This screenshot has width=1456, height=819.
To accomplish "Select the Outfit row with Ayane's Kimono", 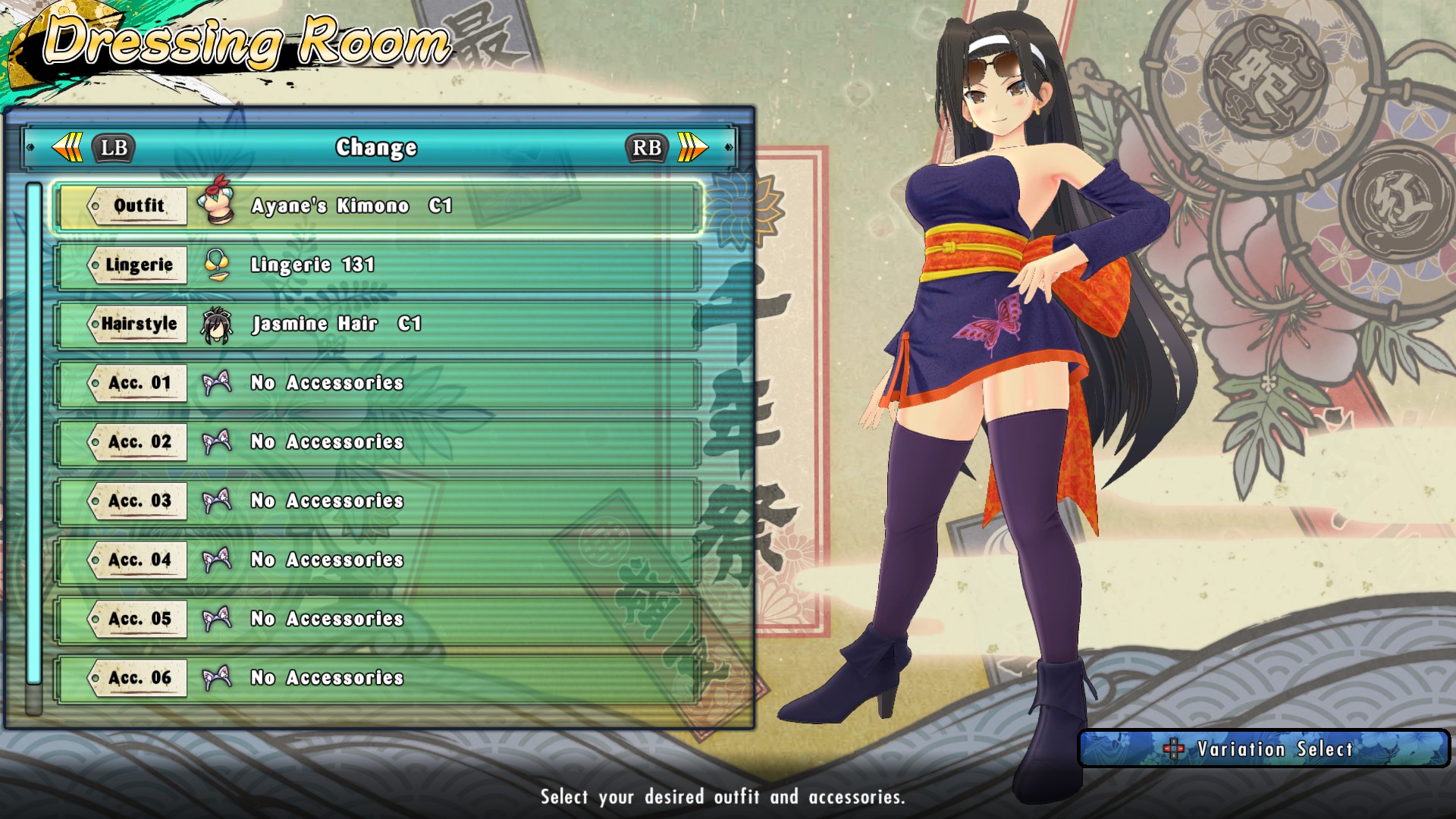I will pos(377,206).
